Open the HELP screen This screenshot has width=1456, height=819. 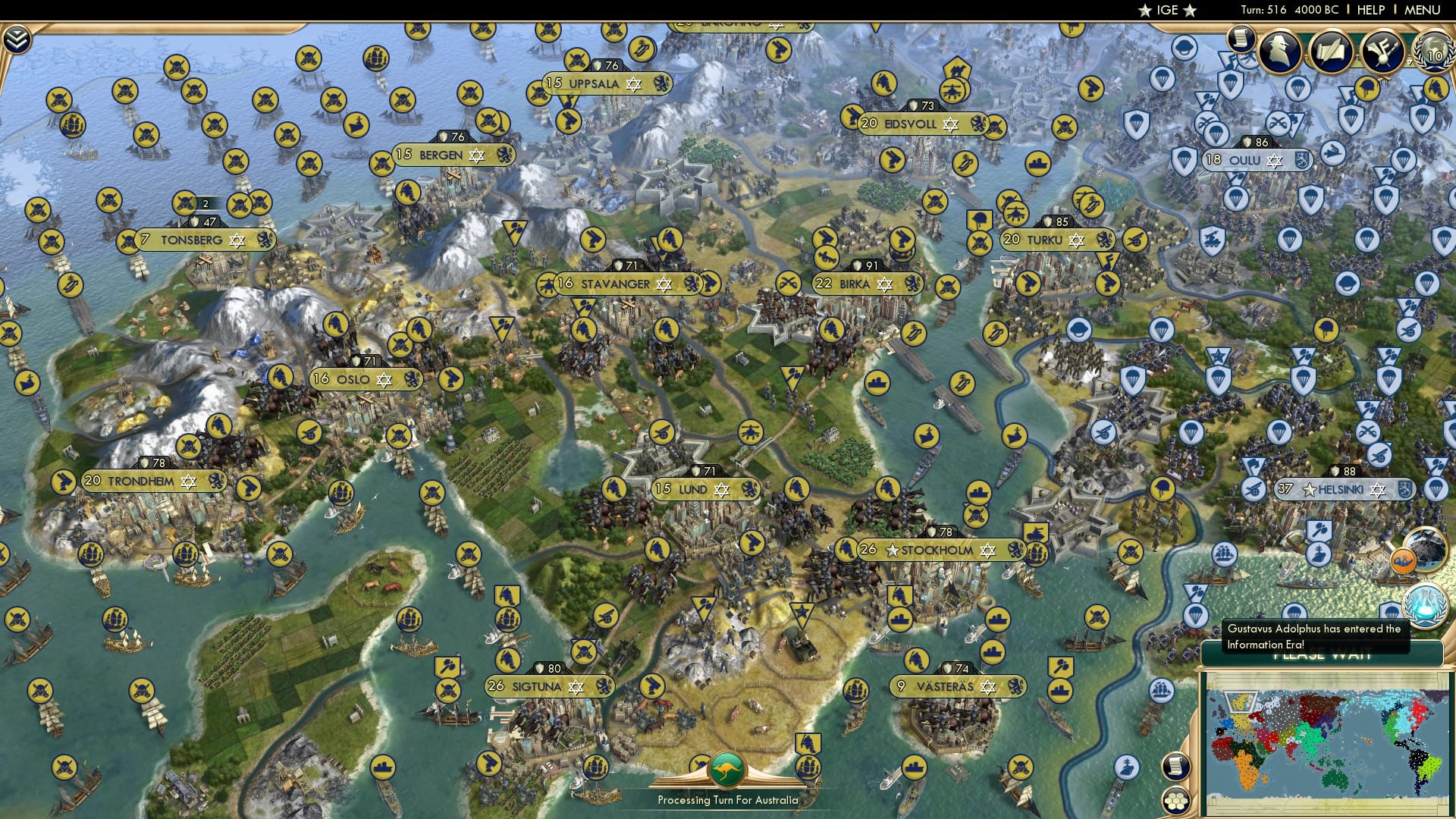click(x=1370, y=10)
